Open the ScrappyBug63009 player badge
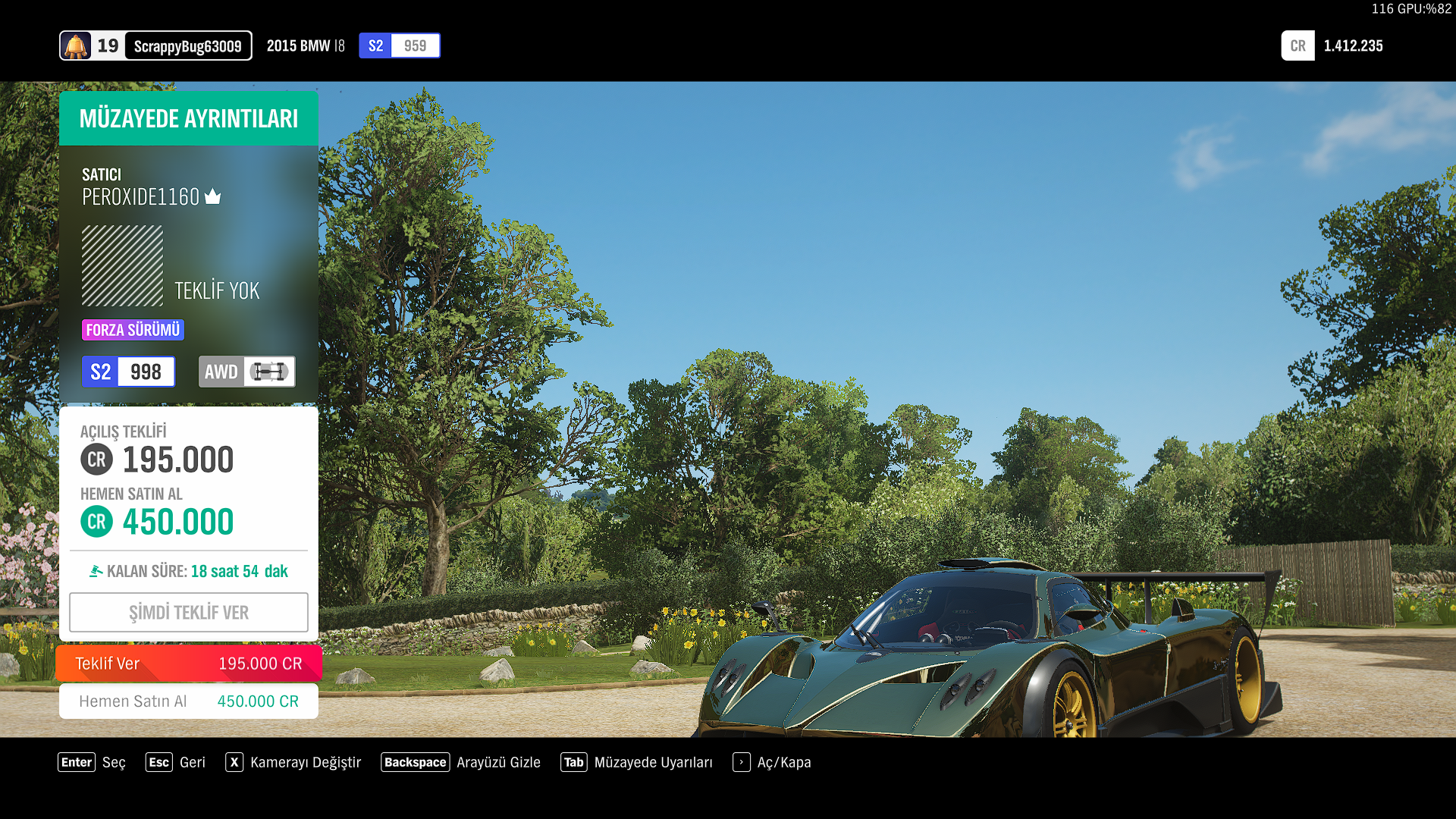 (155, 45)
